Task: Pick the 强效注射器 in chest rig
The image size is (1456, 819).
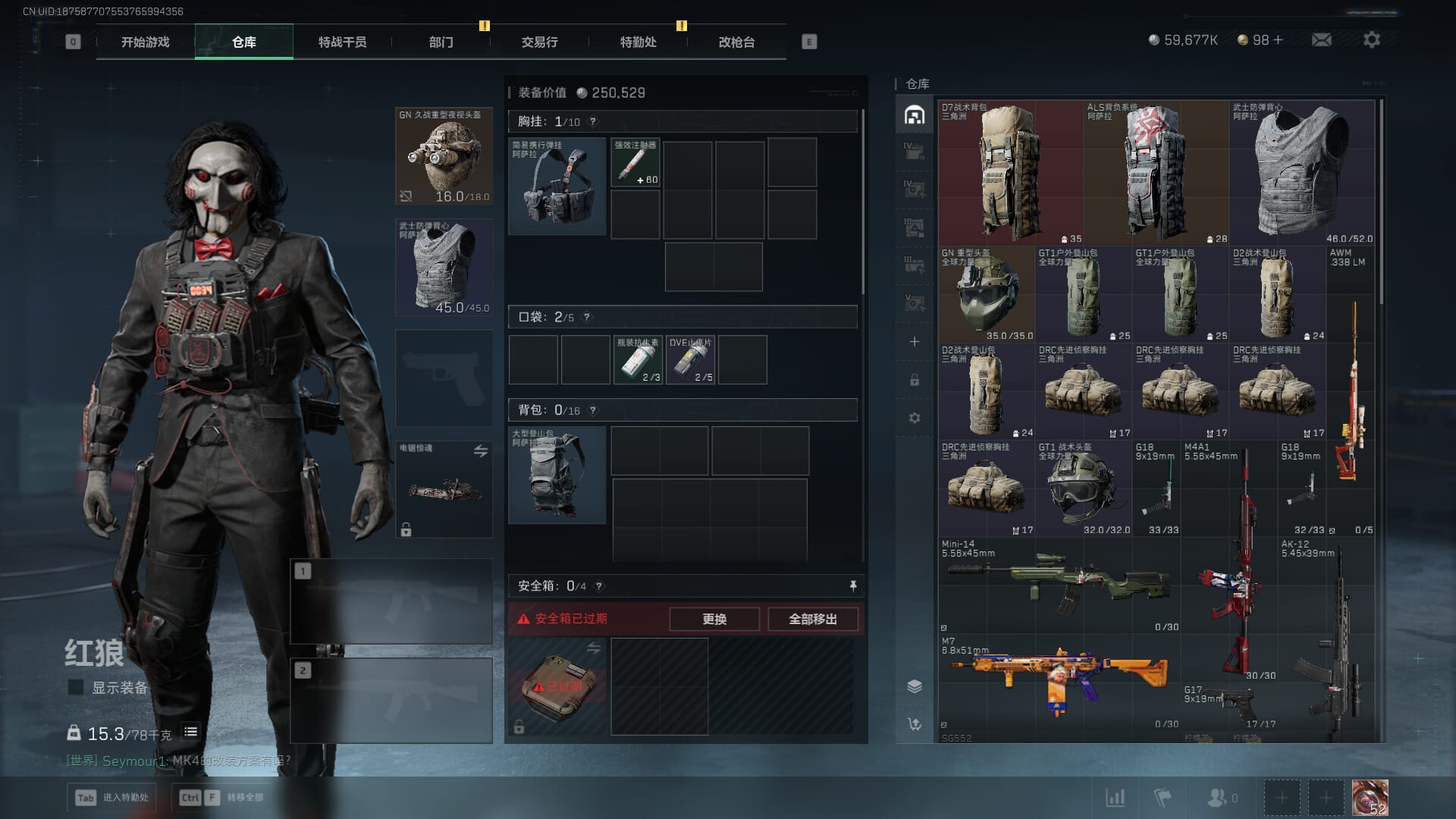Action: coord(635,162)
